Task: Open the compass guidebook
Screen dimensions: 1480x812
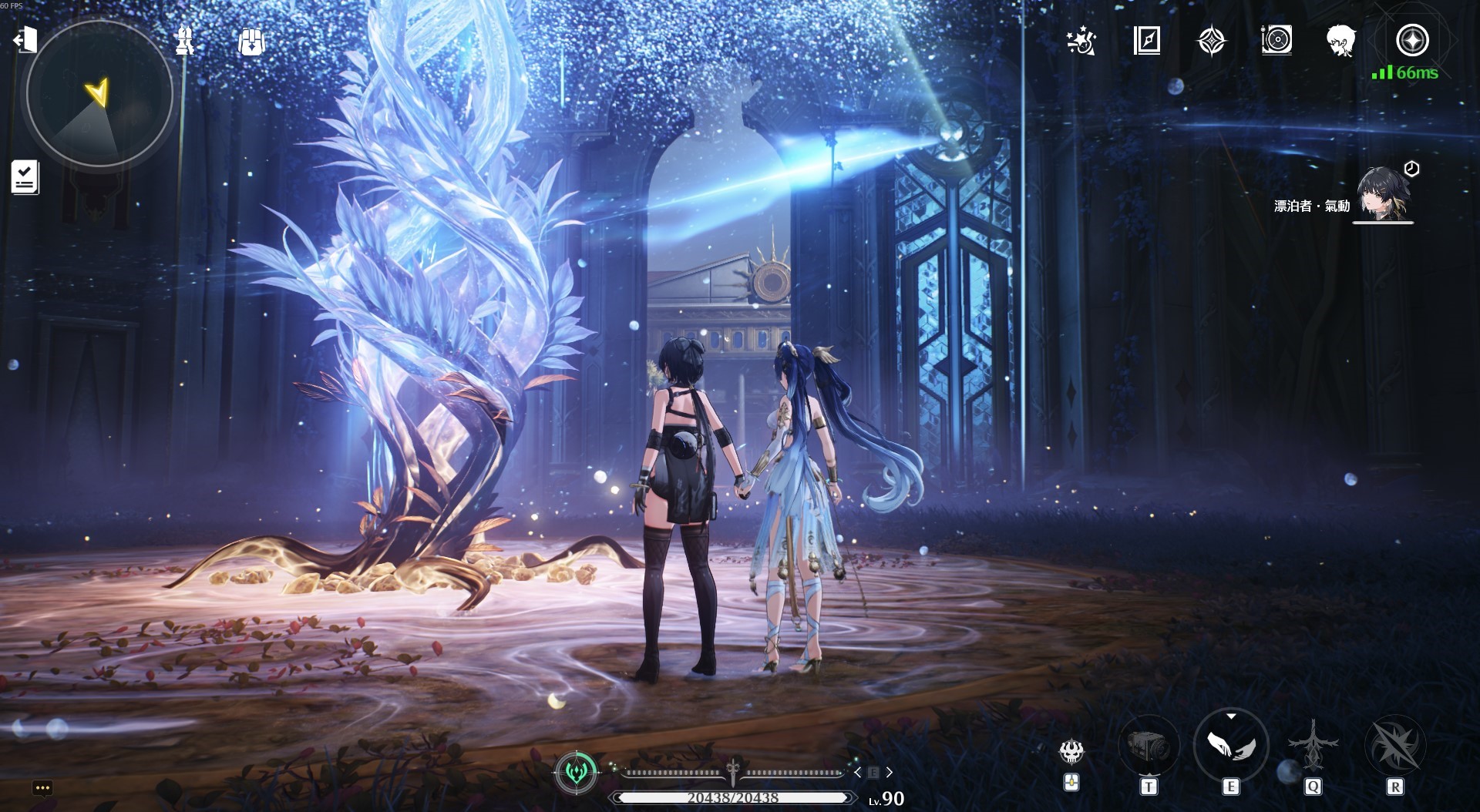Action: pos(1147,40)
